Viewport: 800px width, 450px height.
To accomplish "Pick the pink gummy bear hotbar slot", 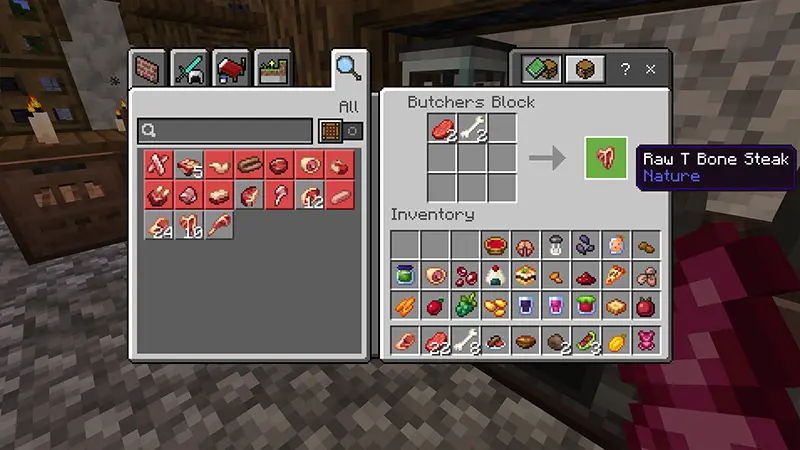I will (x=645, y=341).
